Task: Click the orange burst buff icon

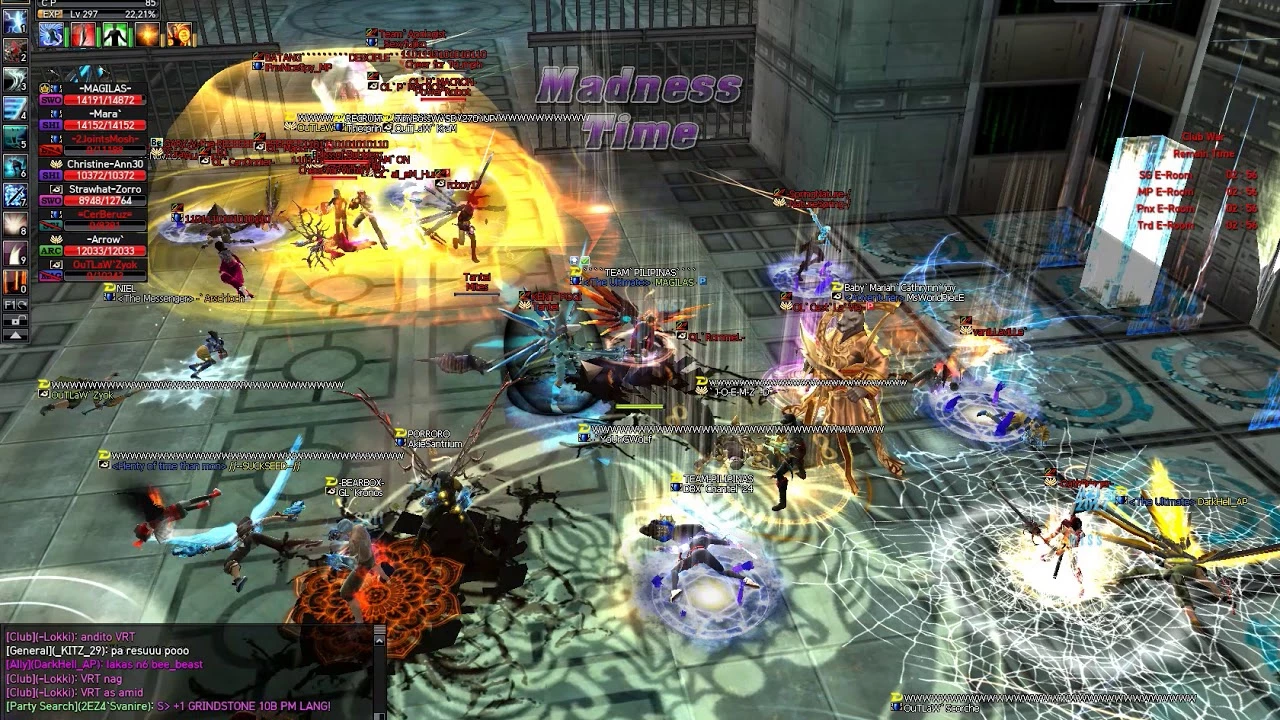Action: point(148,36)
